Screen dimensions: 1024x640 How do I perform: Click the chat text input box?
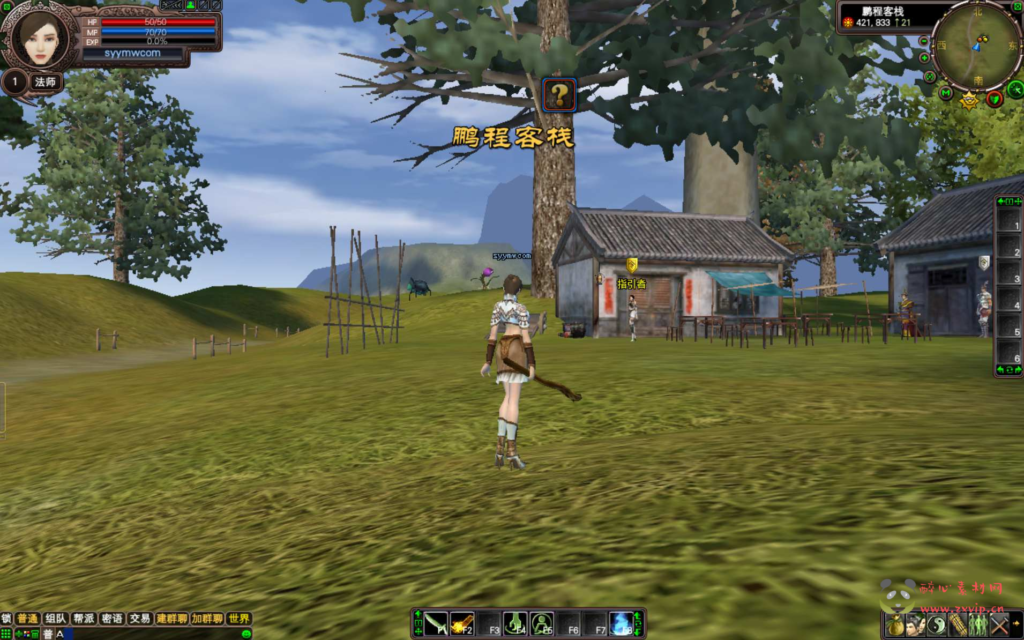point(150,633)
